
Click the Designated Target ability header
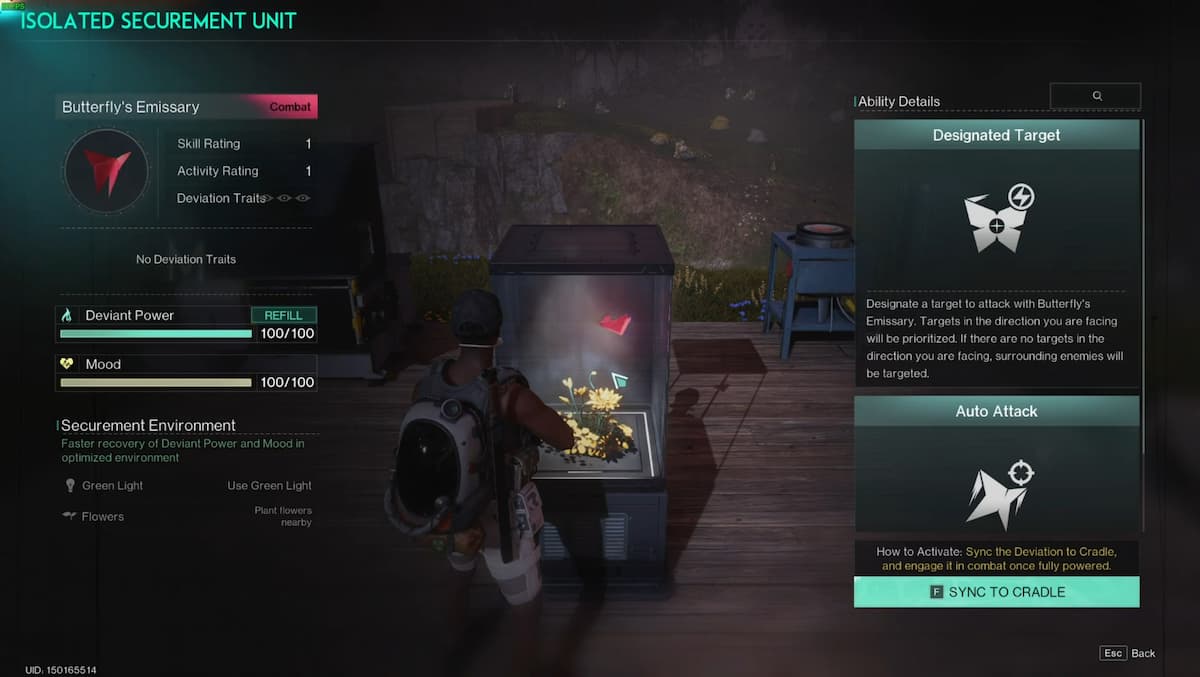pos(996,135)
